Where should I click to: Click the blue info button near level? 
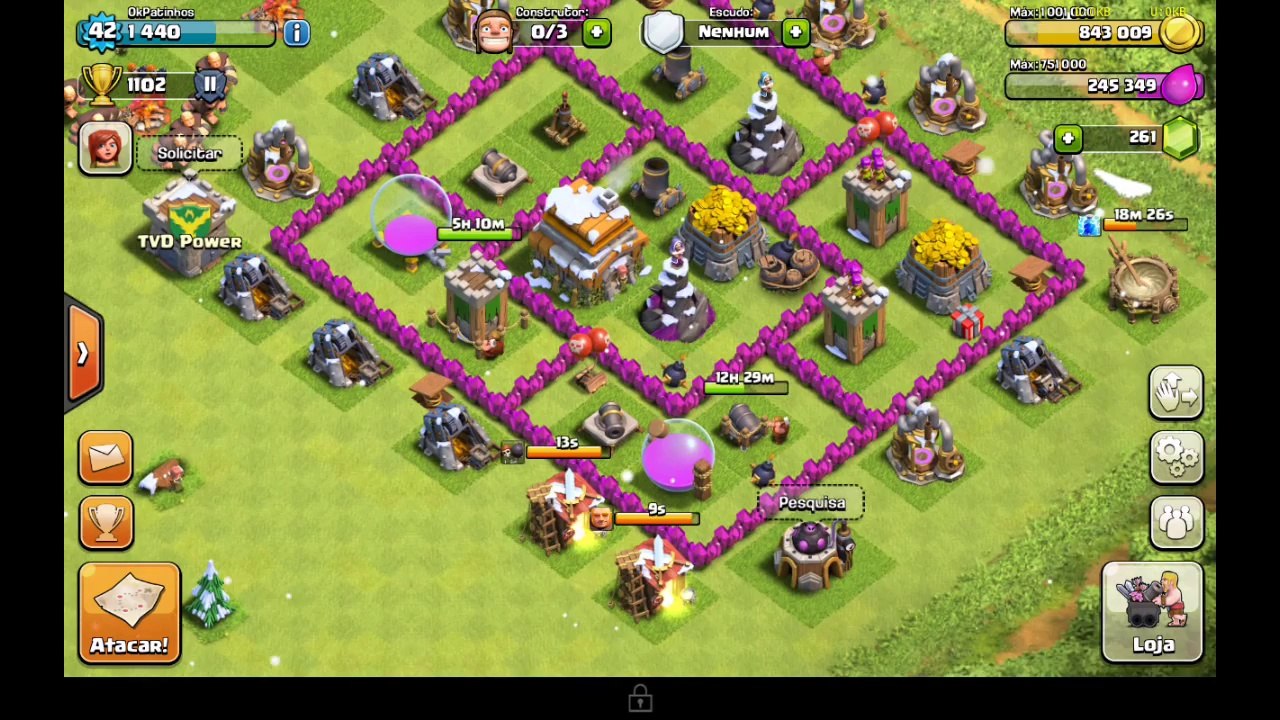[x=296, y=32]
